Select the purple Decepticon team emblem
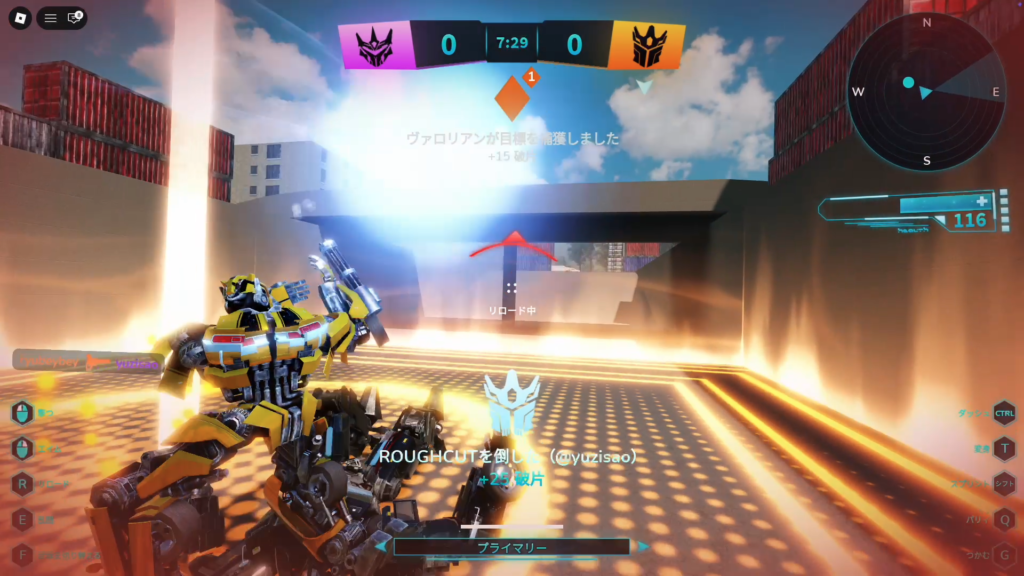Image resolution: width=1024 pixels, height=576 pixels. [x=377, y=44]
